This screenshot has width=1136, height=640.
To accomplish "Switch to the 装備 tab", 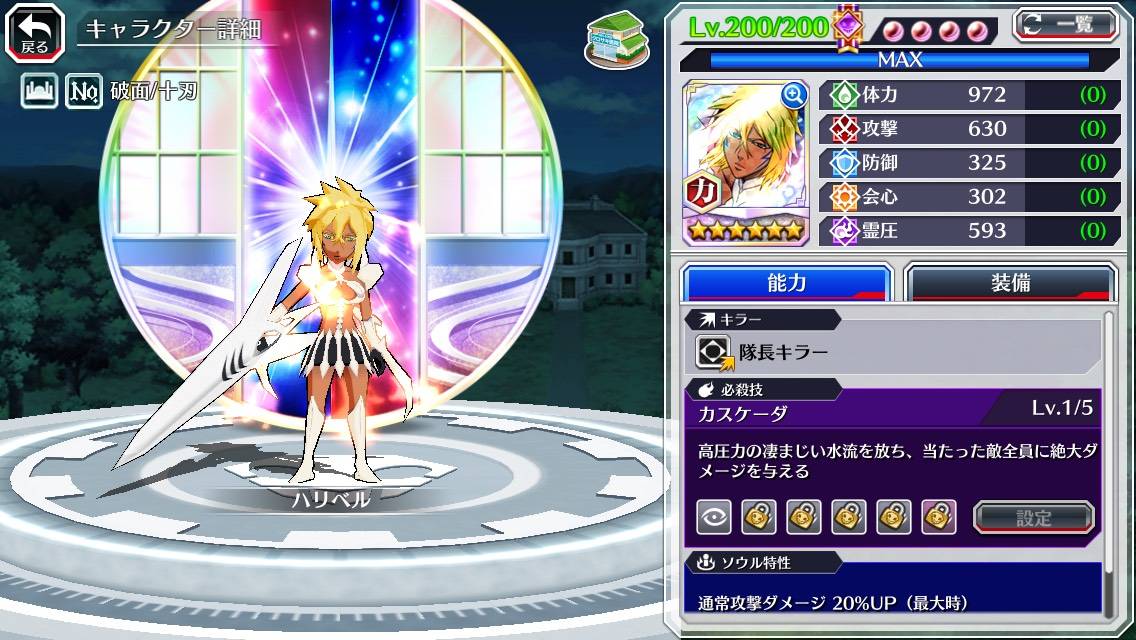I will point(1010,283).
